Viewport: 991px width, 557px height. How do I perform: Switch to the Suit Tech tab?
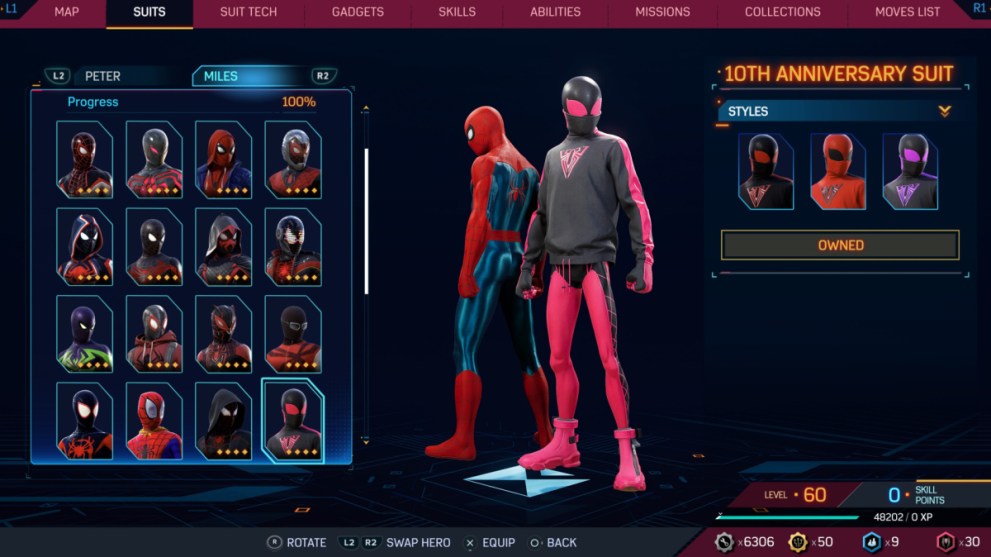click(248, 12)
